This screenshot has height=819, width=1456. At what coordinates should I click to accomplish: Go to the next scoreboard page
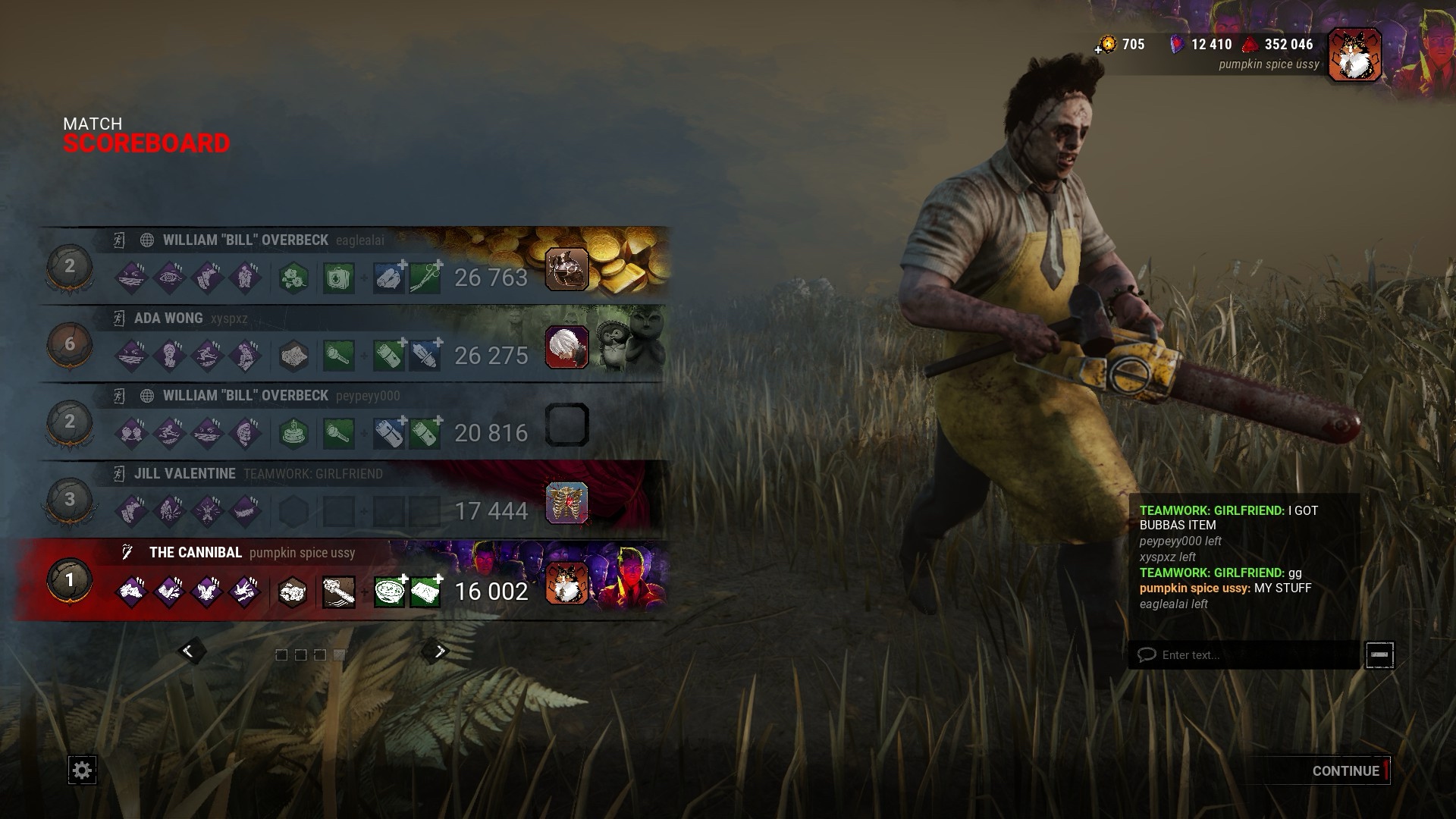pyautogui.click(x=438, y=651)
